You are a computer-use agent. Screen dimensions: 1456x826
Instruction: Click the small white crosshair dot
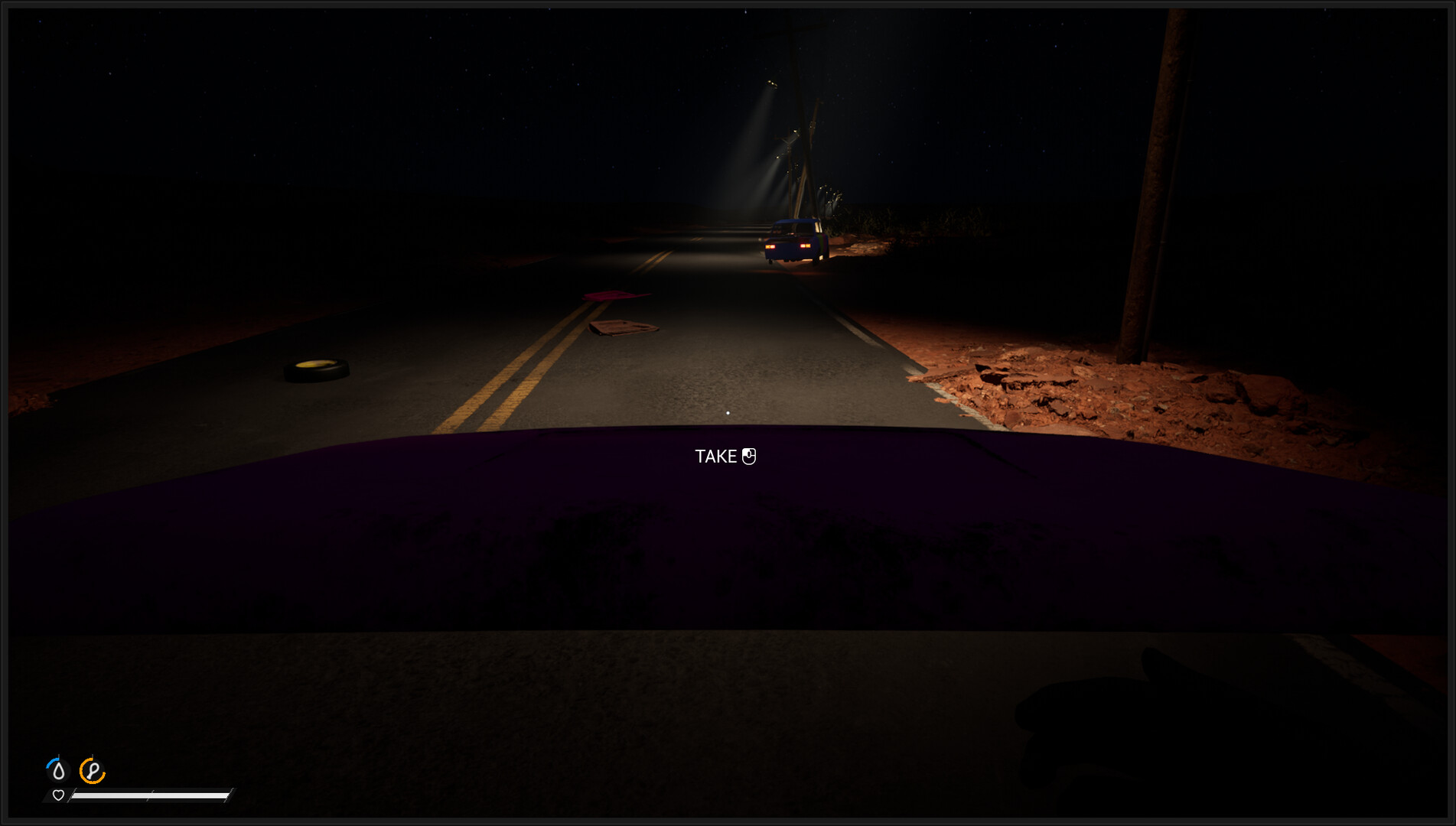click(x=728, y=412)
